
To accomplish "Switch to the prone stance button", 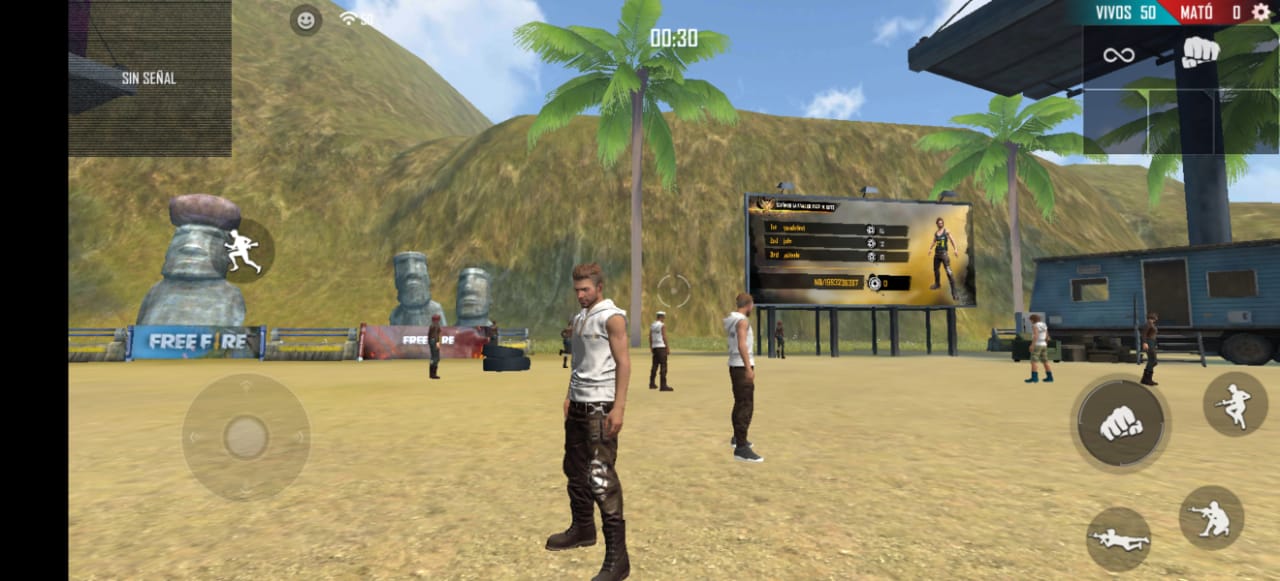I will [x=1118, y=539].
